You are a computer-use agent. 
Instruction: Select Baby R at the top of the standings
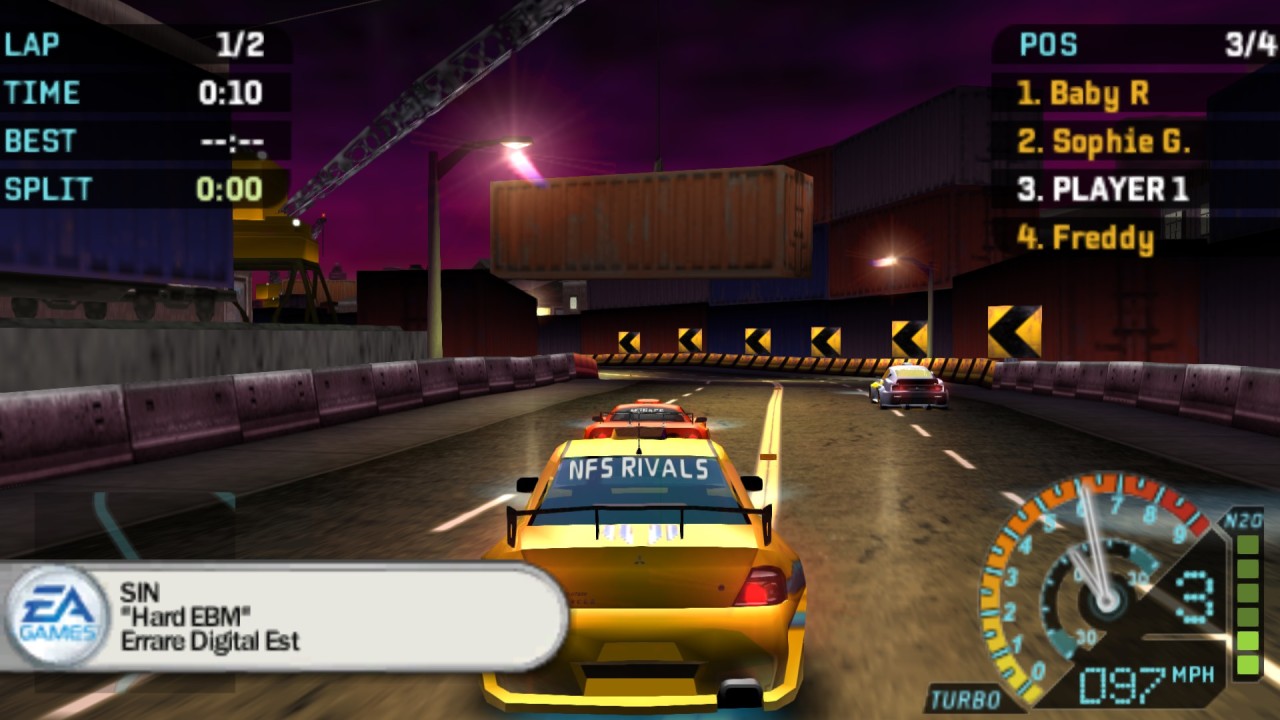pyautogui.click(x=1083, y=94)
